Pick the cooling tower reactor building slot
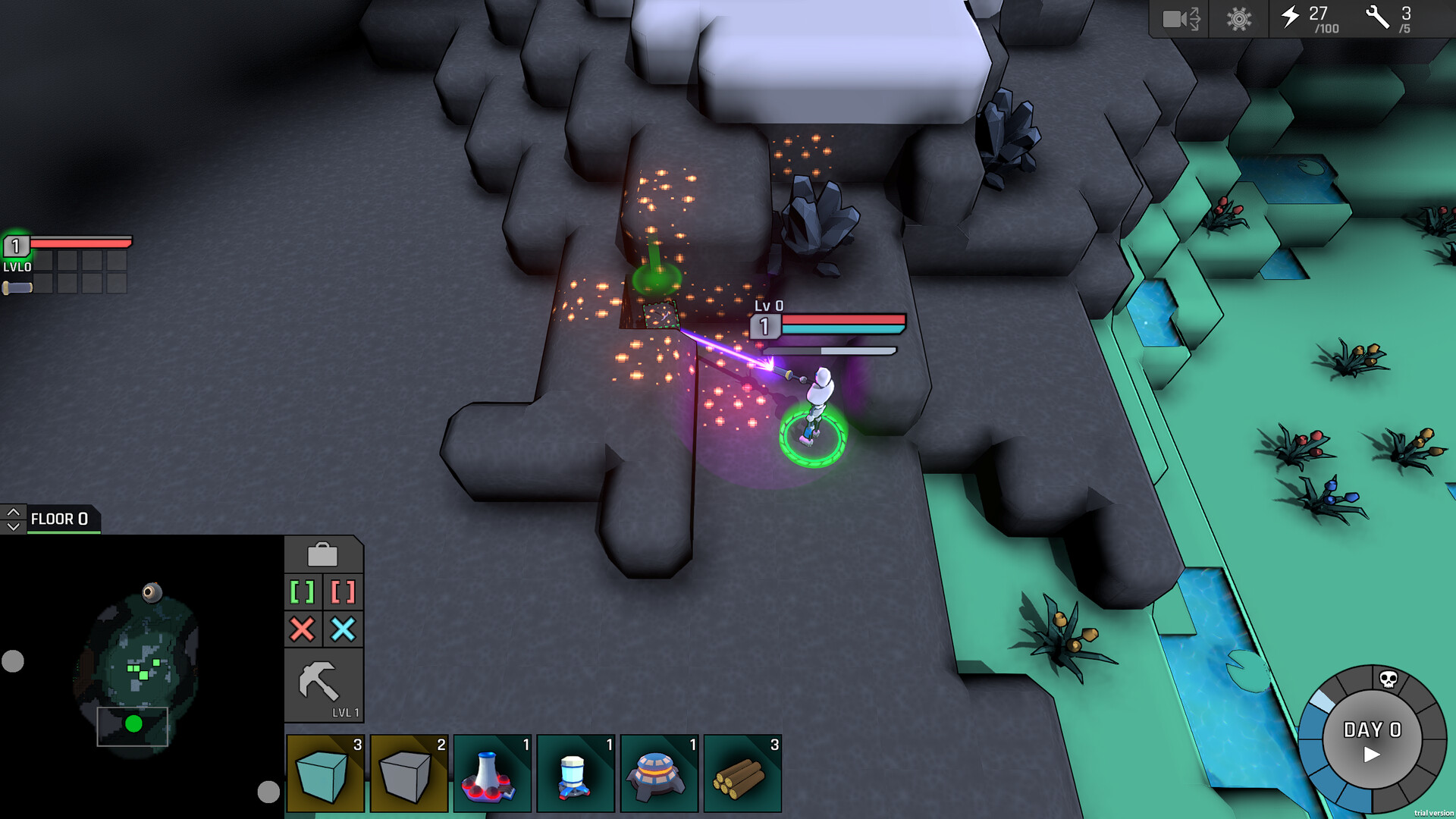The width and height of the screenshot is (1456, 819). [492, 773]
